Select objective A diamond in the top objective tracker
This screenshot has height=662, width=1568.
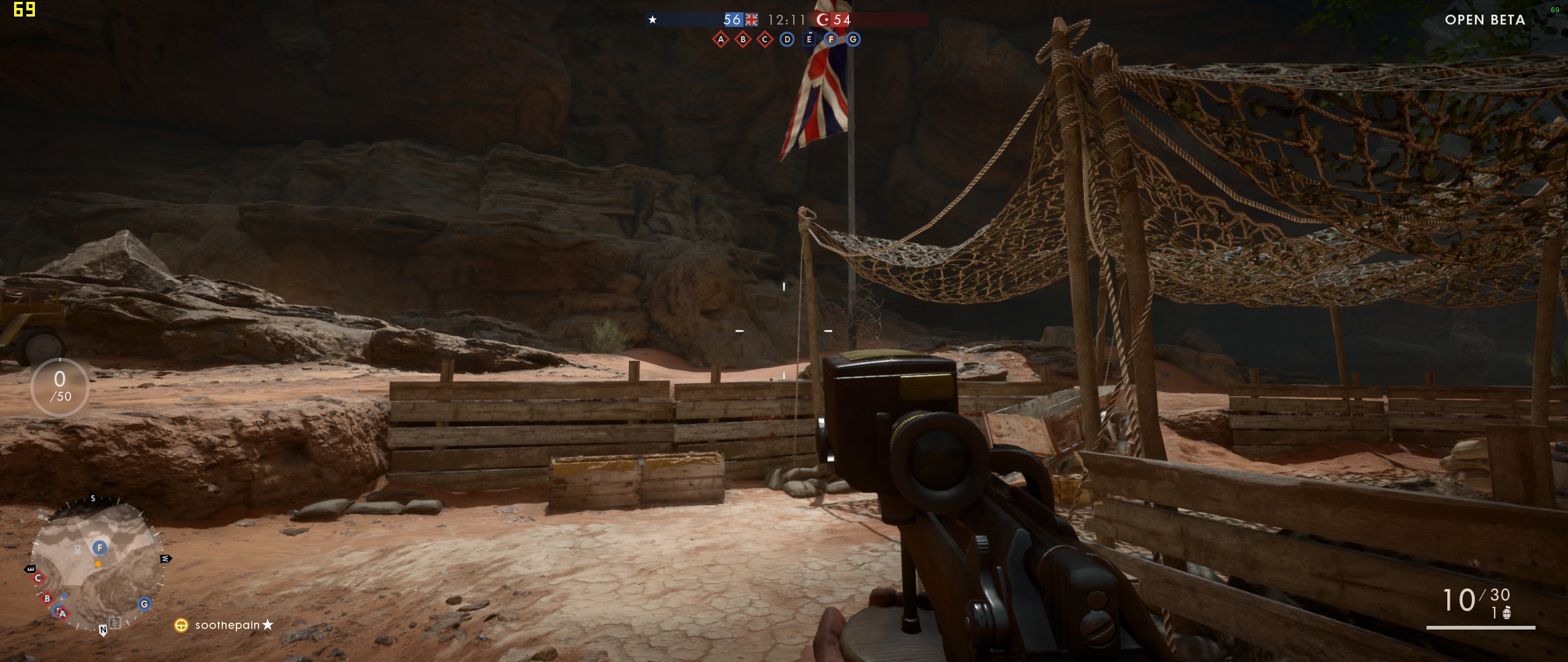coord(721,40)
